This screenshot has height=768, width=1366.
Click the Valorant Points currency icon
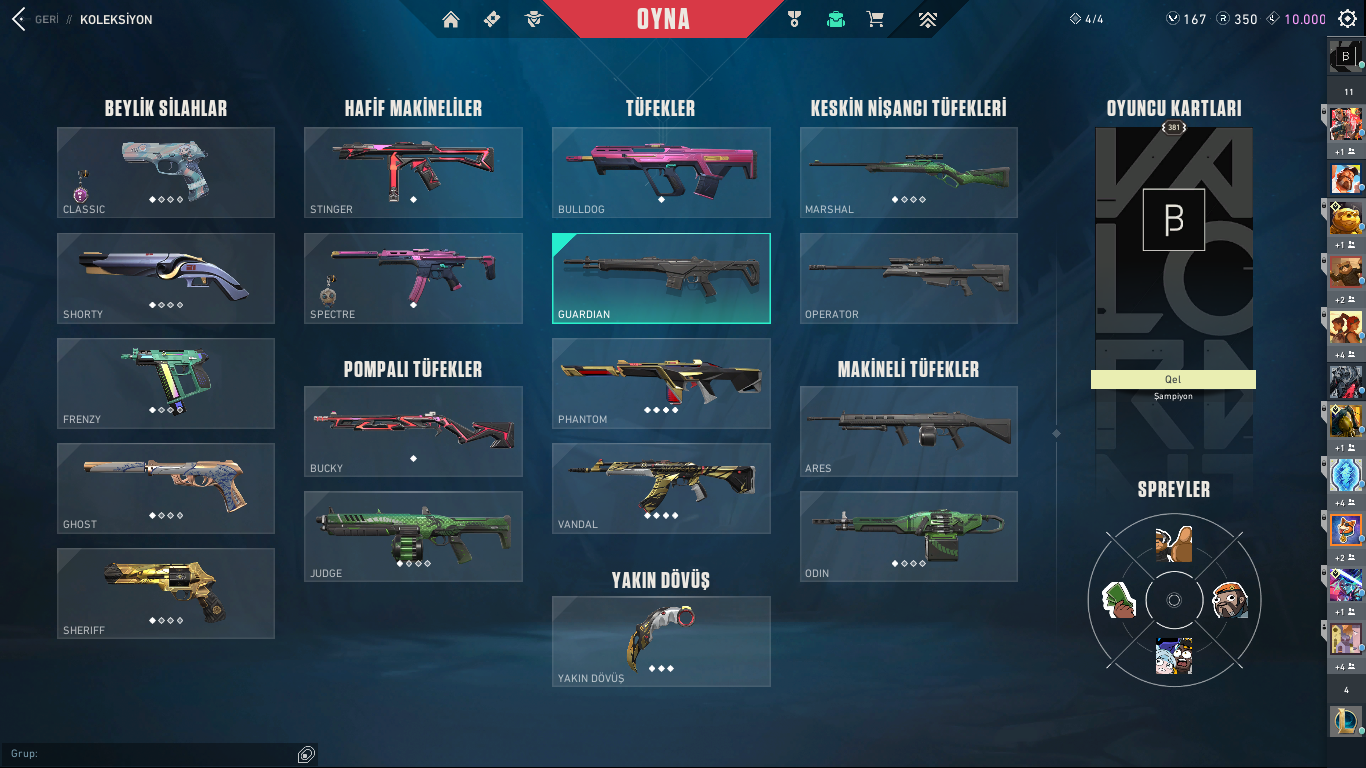click(x=1173, y=18)
